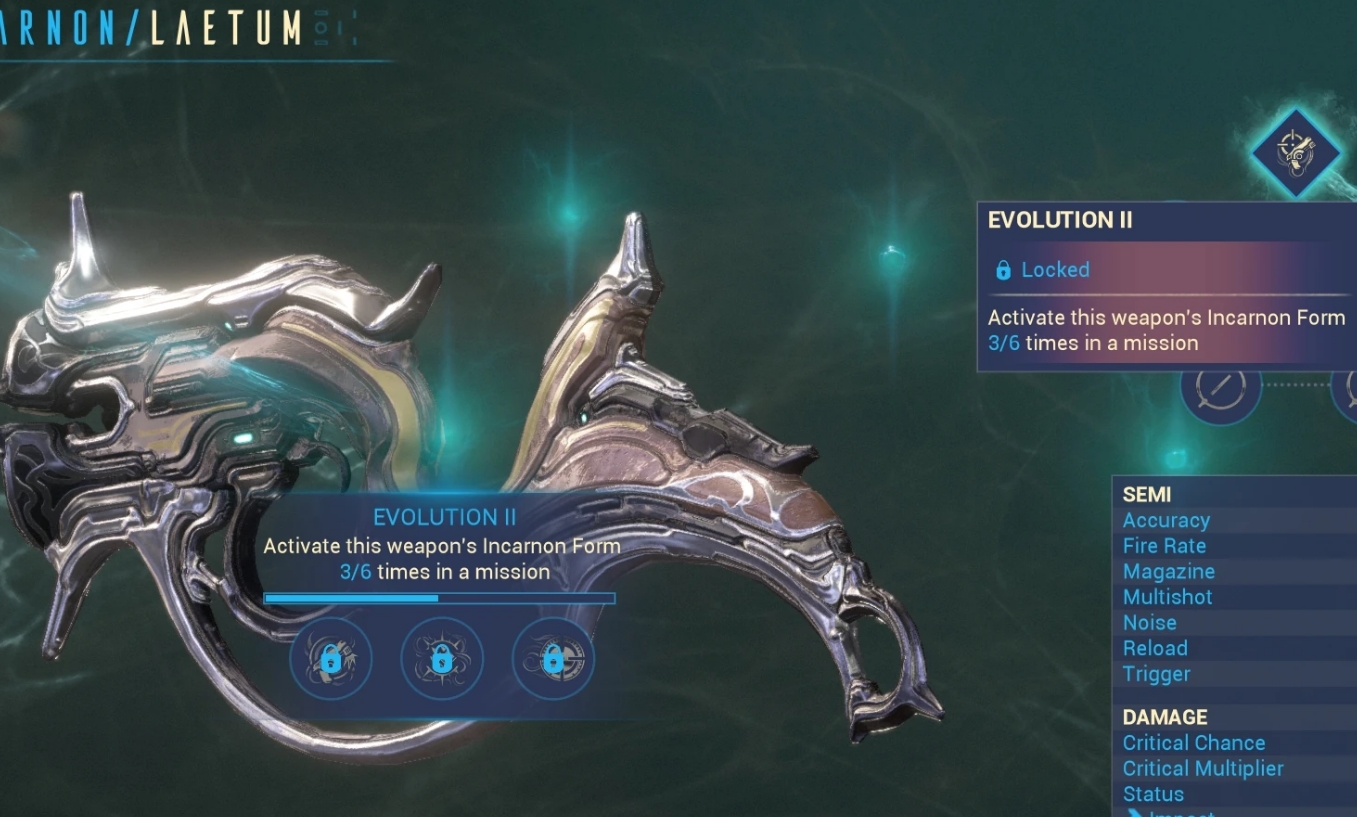Select the diamond pistol evolution node
Image resolution: width=1357 pixels, height=817 pixels.
tap(1296, 153)
